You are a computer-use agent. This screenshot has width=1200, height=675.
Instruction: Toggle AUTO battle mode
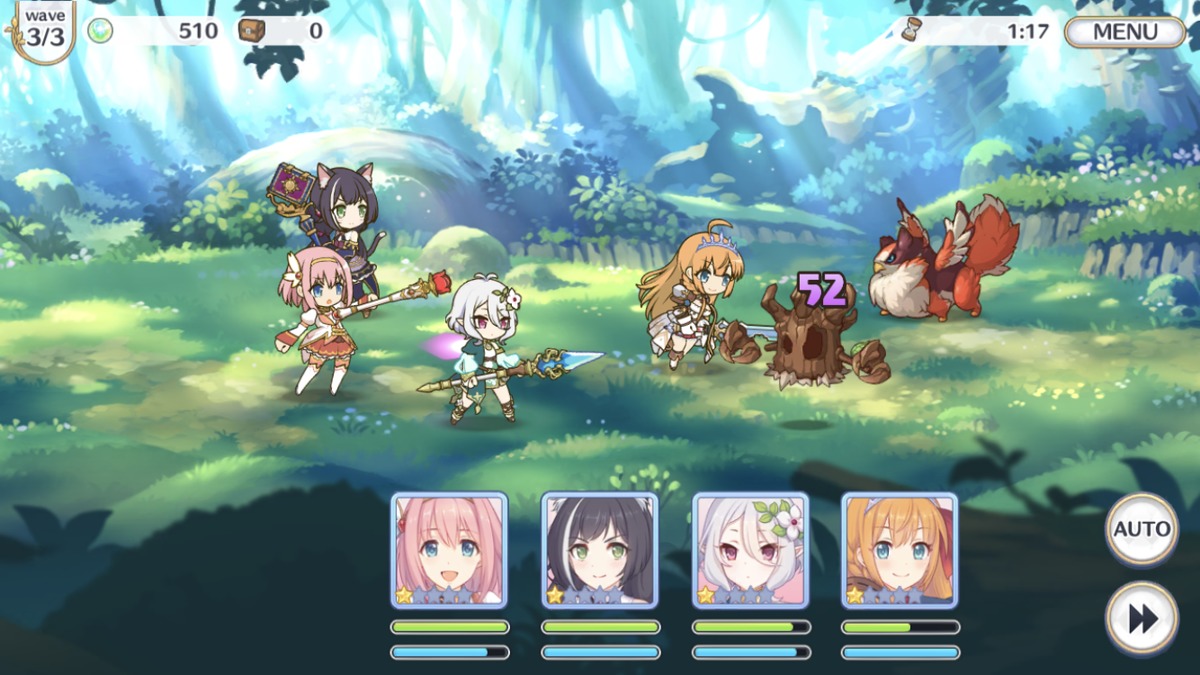click(x=1141, y=529)
